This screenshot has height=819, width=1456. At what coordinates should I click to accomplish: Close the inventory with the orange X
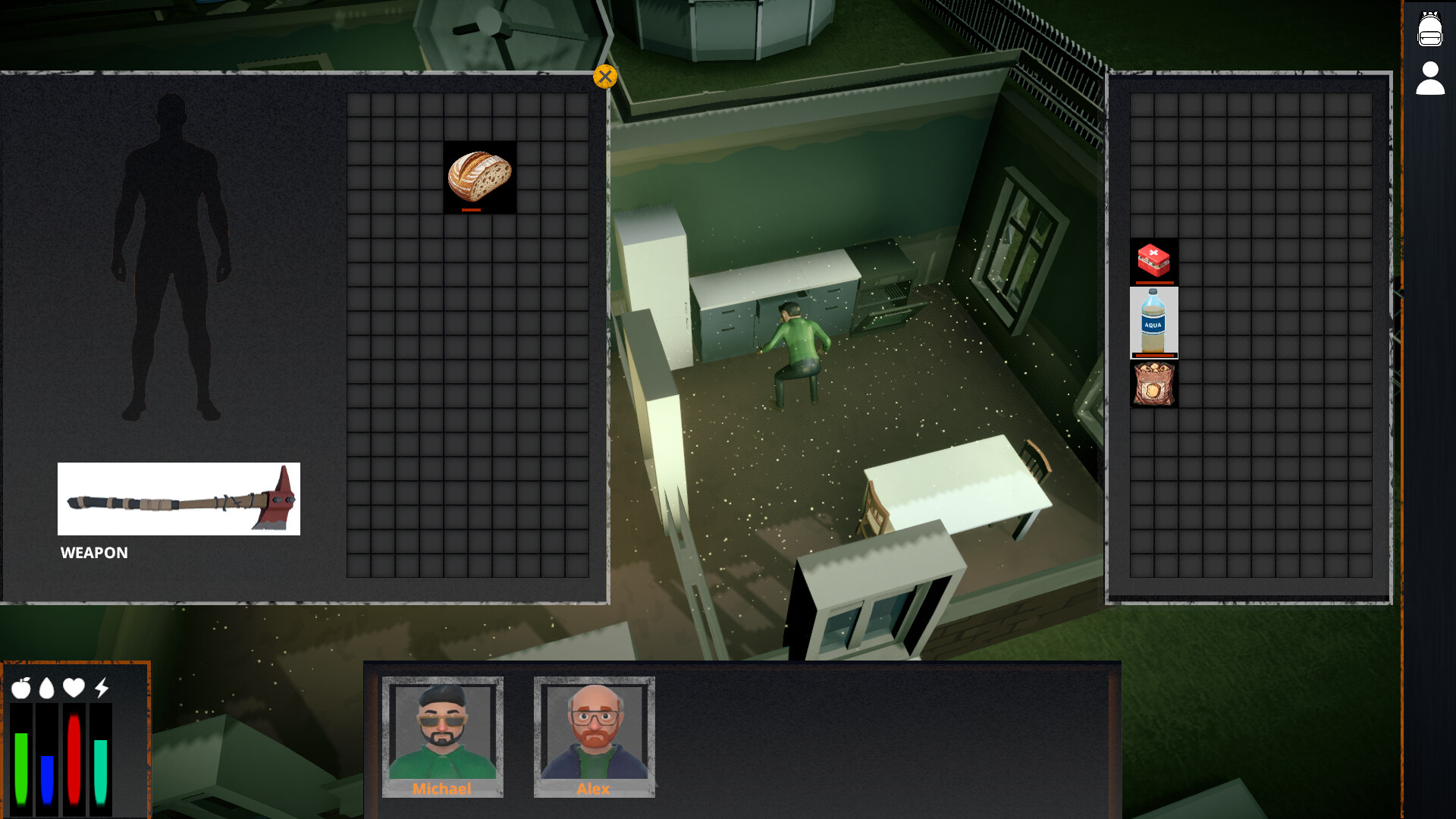[604, 76]
